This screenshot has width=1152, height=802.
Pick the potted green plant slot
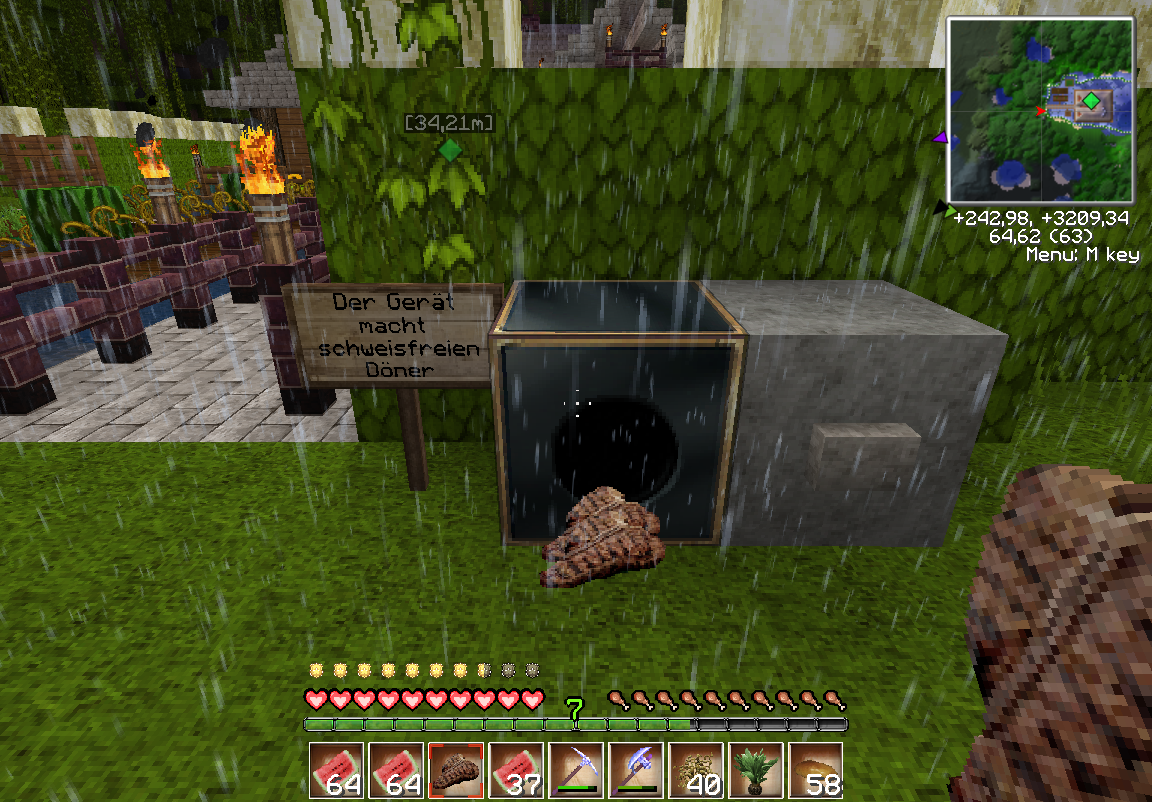click(756, 770)
